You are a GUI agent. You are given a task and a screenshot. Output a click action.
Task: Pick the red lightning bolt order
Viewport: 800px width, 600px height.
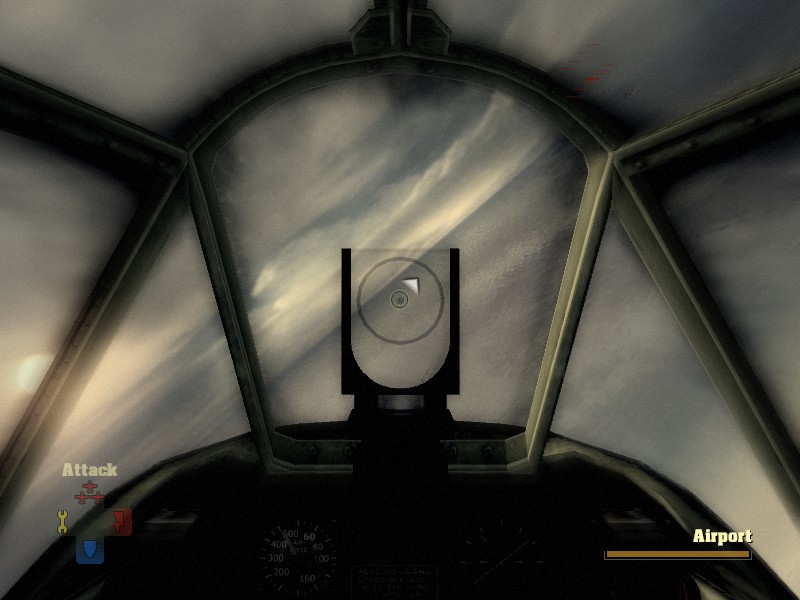coord(121,520)
